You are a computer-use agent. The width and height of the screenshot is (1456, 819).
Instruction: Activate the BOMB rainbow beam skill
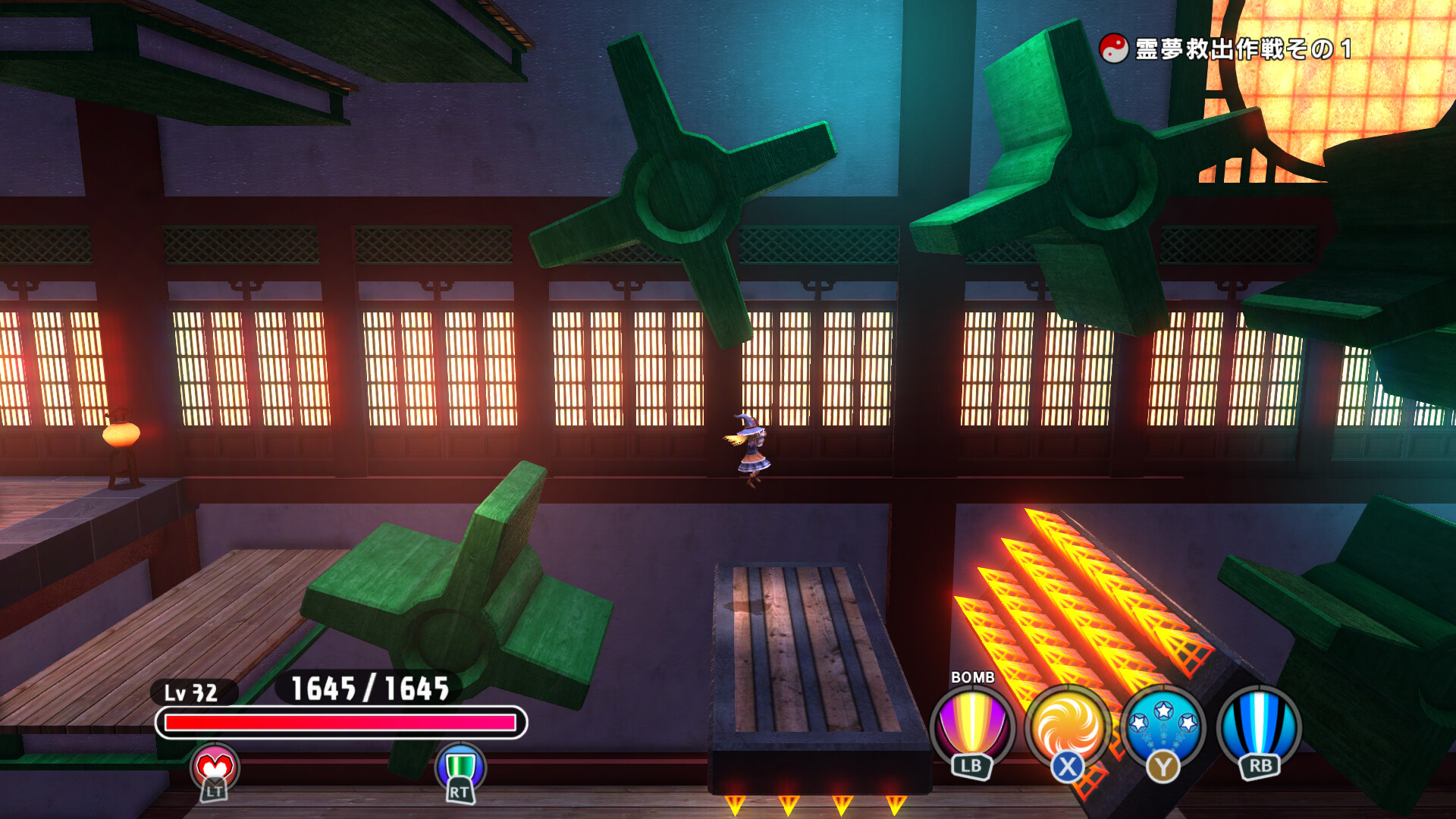971,727
